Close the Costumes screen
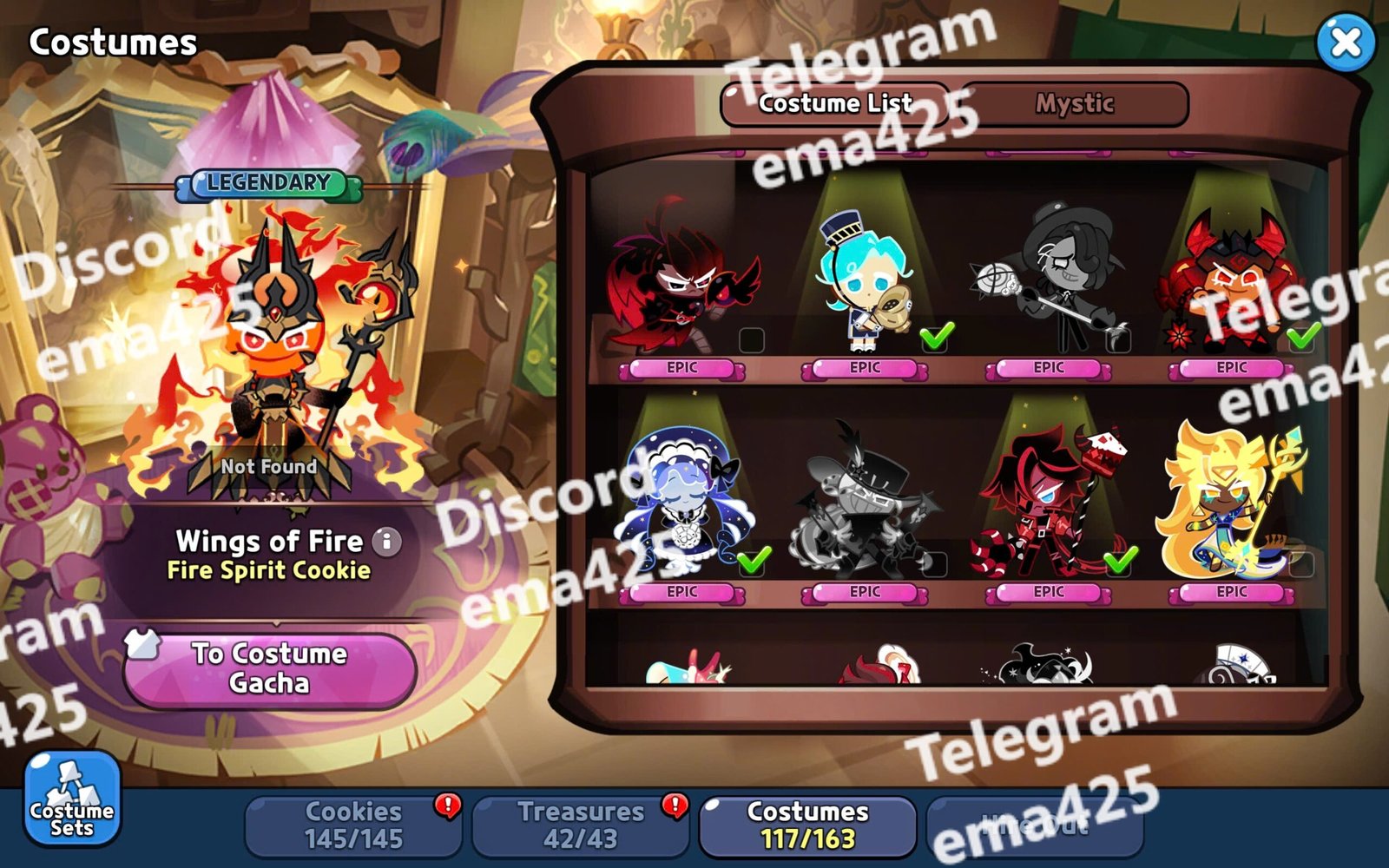Image resolution: width=1389 pixels, height=868 pixels. tap(1345, 42)
